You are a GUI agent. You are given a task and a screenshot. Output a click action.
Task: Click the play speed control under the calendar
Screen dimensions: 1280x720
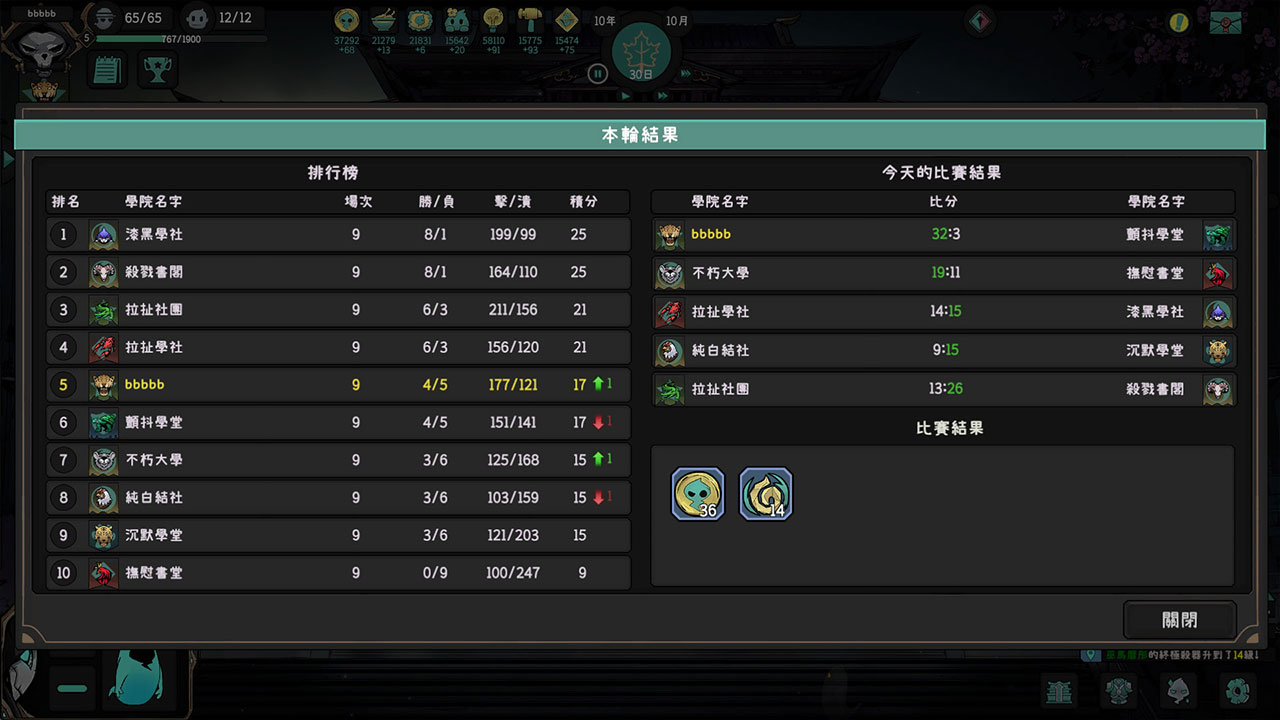tap(626, 97)
